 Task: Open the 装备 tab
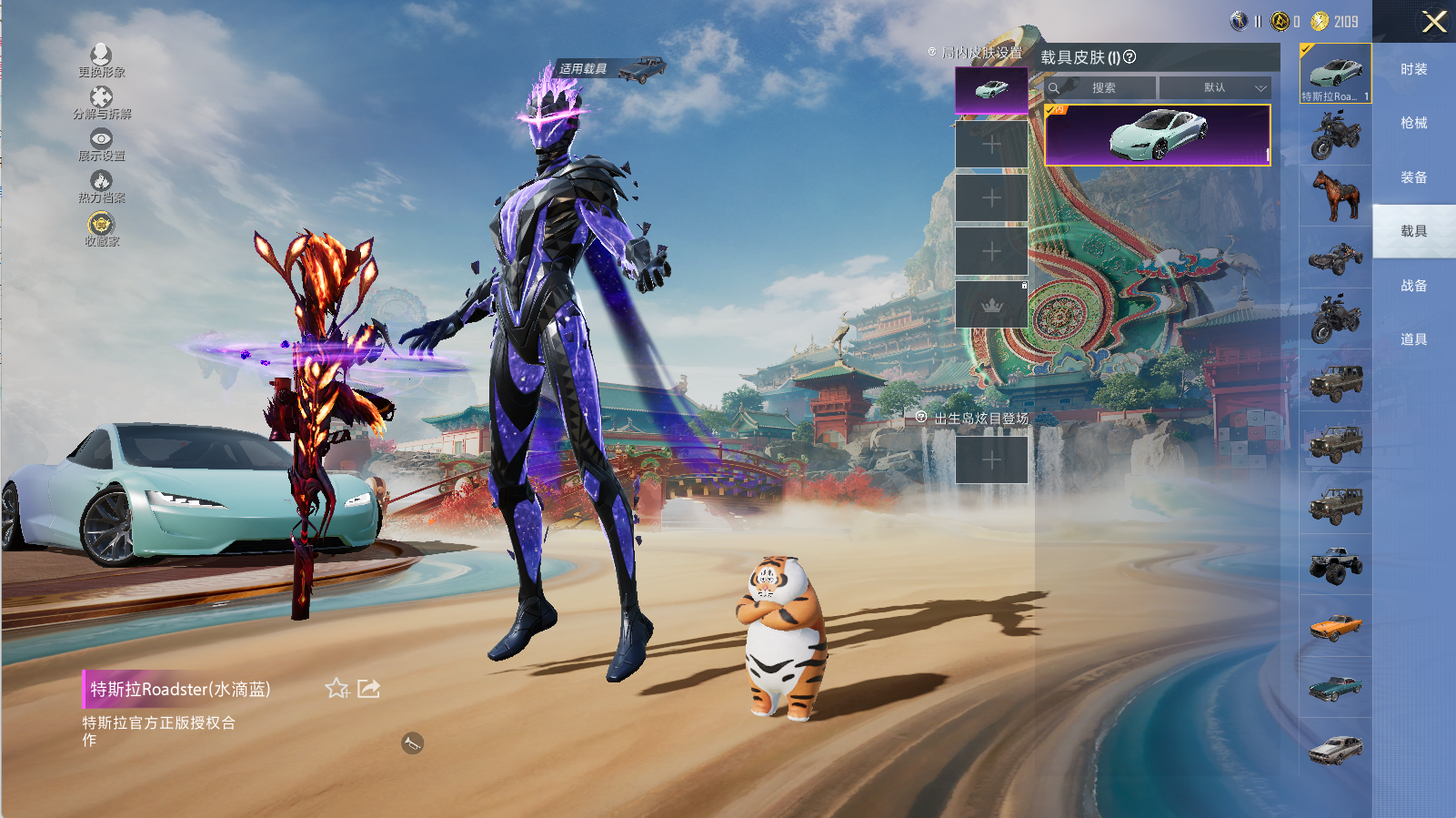[1413, 177]
